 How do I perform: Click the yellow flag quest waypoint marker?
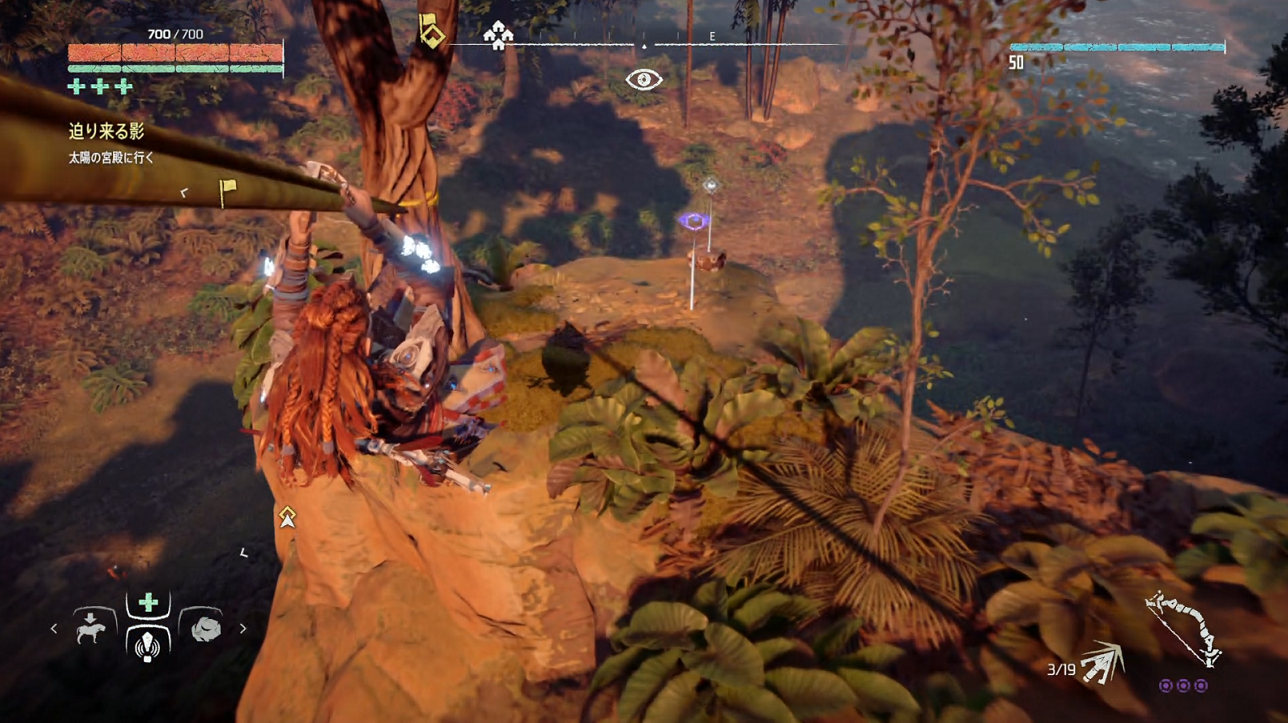tap(228, 190)
